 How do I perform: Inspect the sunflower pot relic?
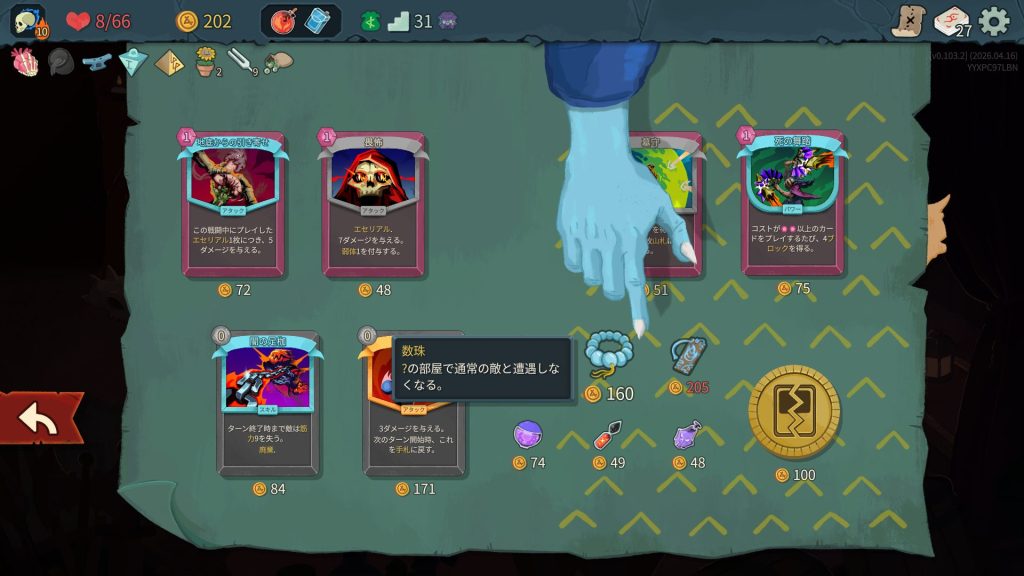click(x=206, y=62)
